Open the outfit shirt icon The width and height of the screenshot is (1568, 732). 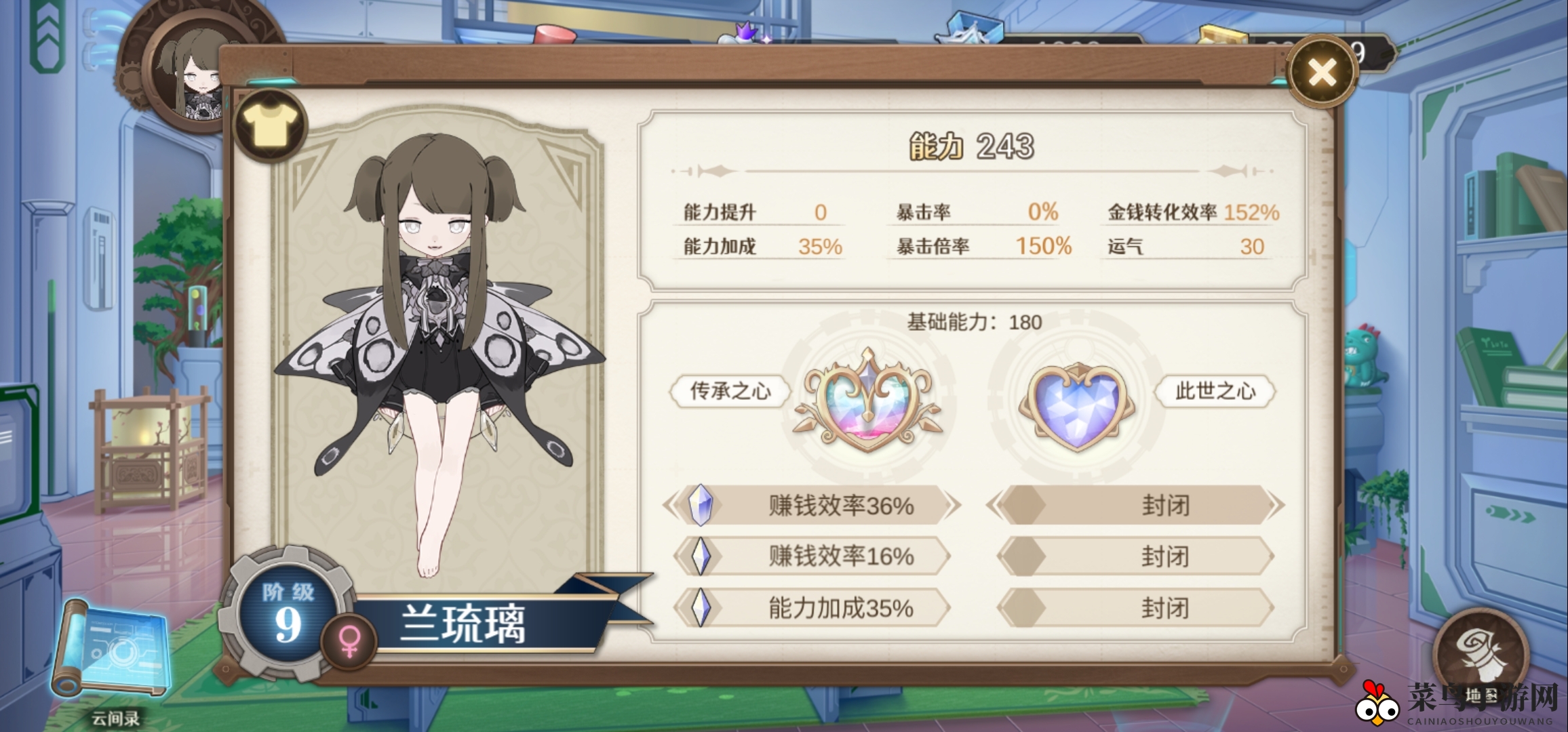pos(271,125)
